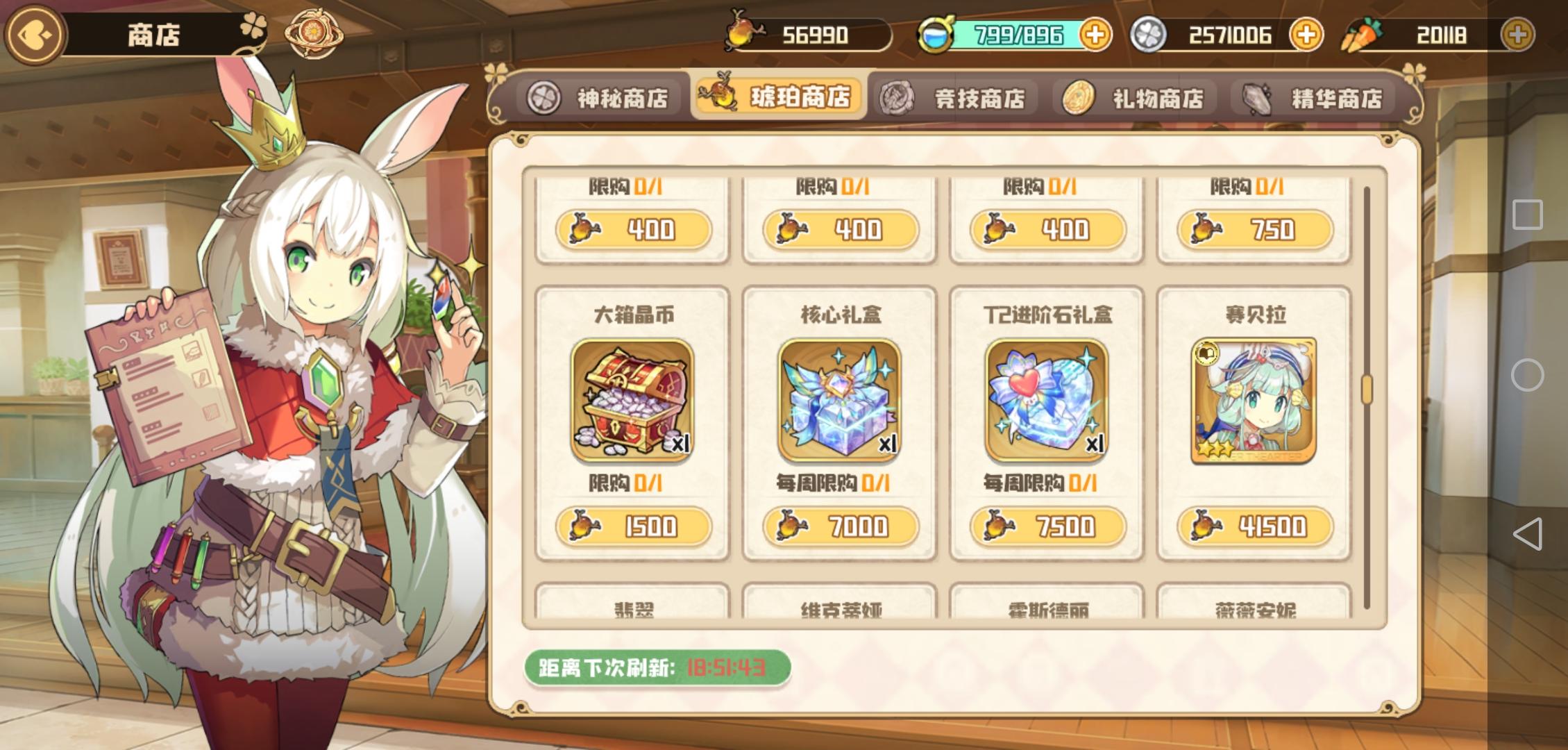Screen dimensions: 1568x750
Task: Click the carrot currency icon in top bar
Action: point(1357,34)
